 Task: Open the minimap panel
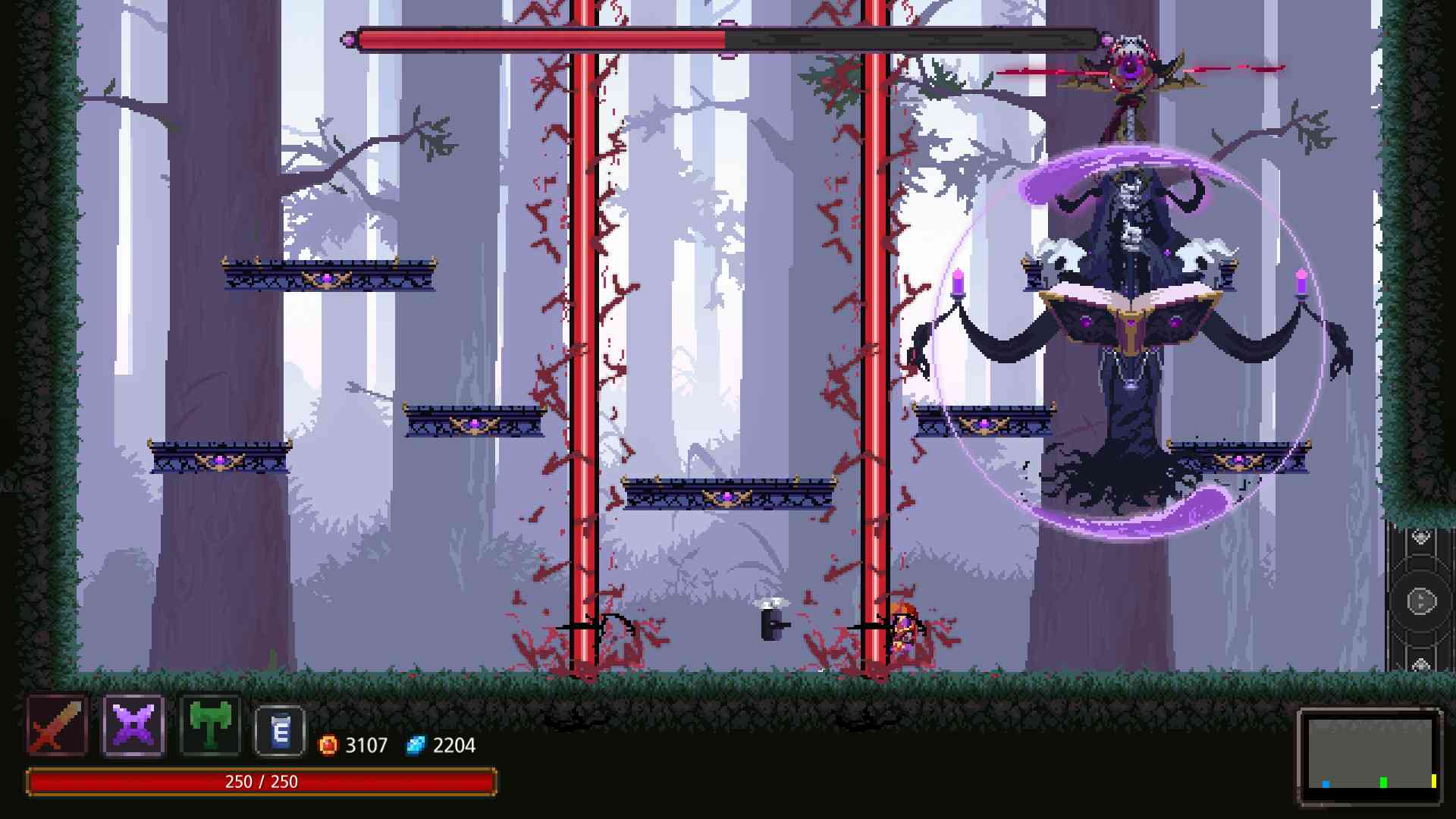[1370, 755]
